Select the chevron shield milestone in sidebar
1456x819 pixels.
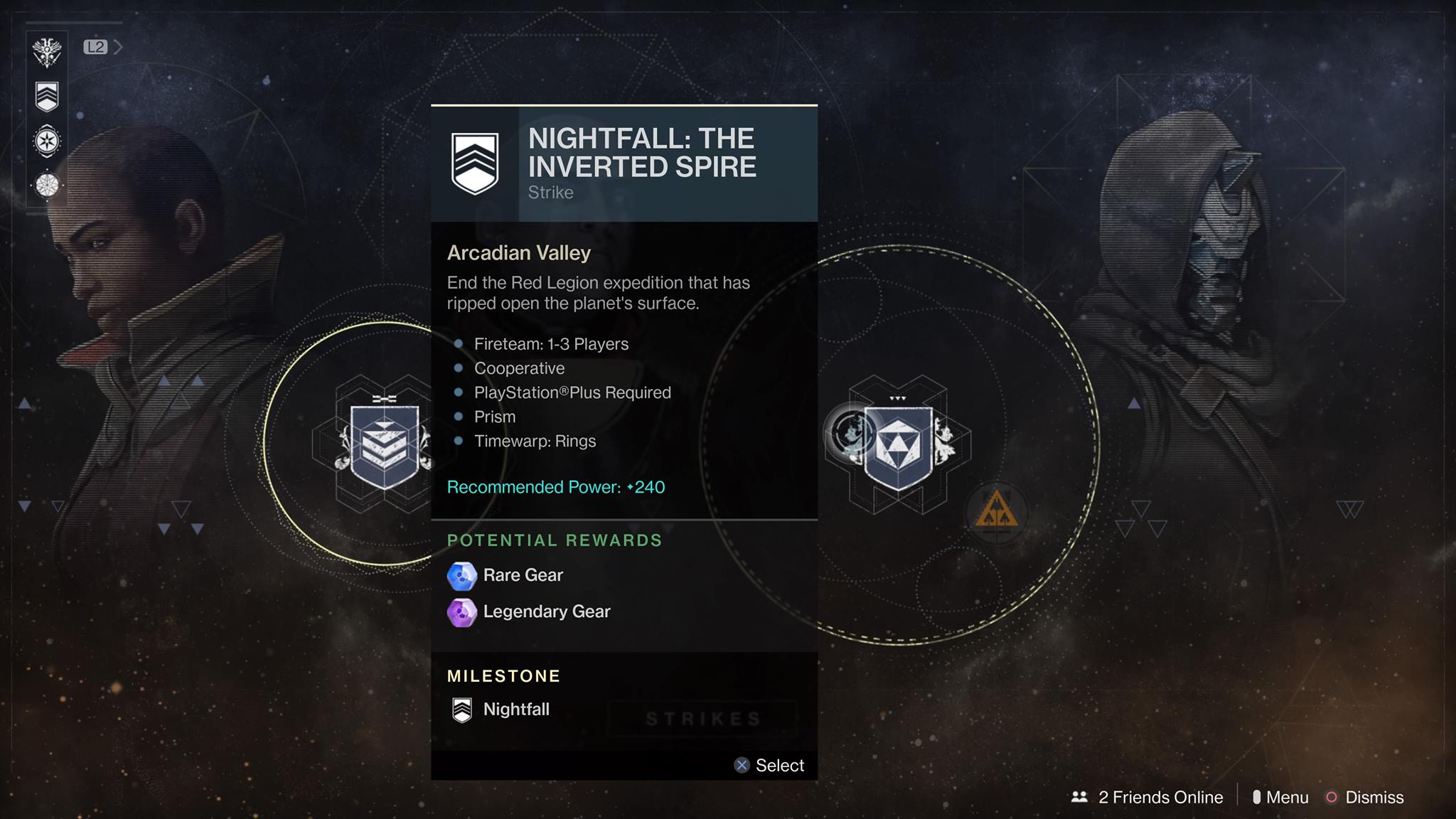pyautogui.click(x=47, y=97)
